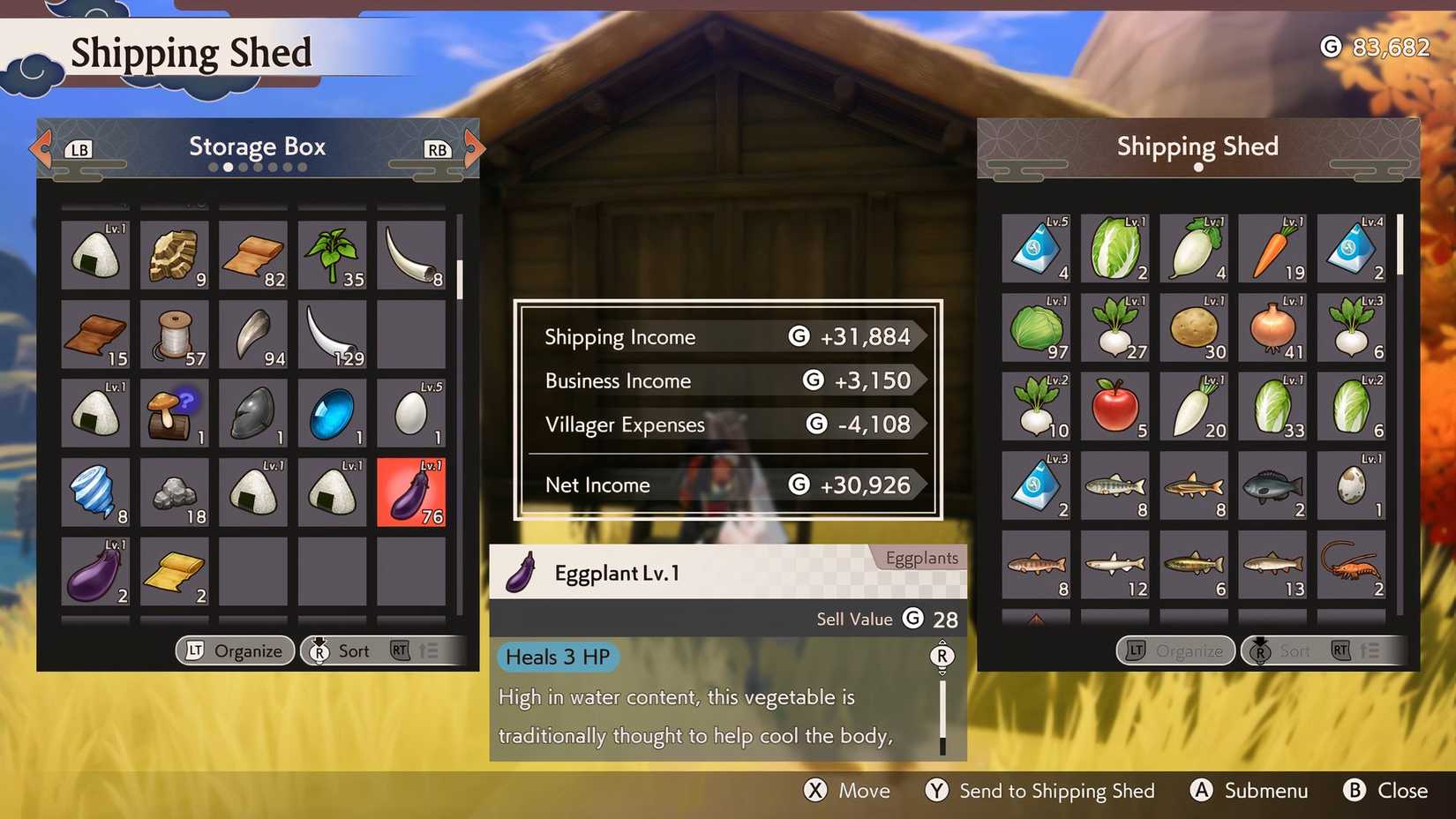Select the eggplant stack of 76
This screenshot has width=1456, height=819.
[411, 492]
